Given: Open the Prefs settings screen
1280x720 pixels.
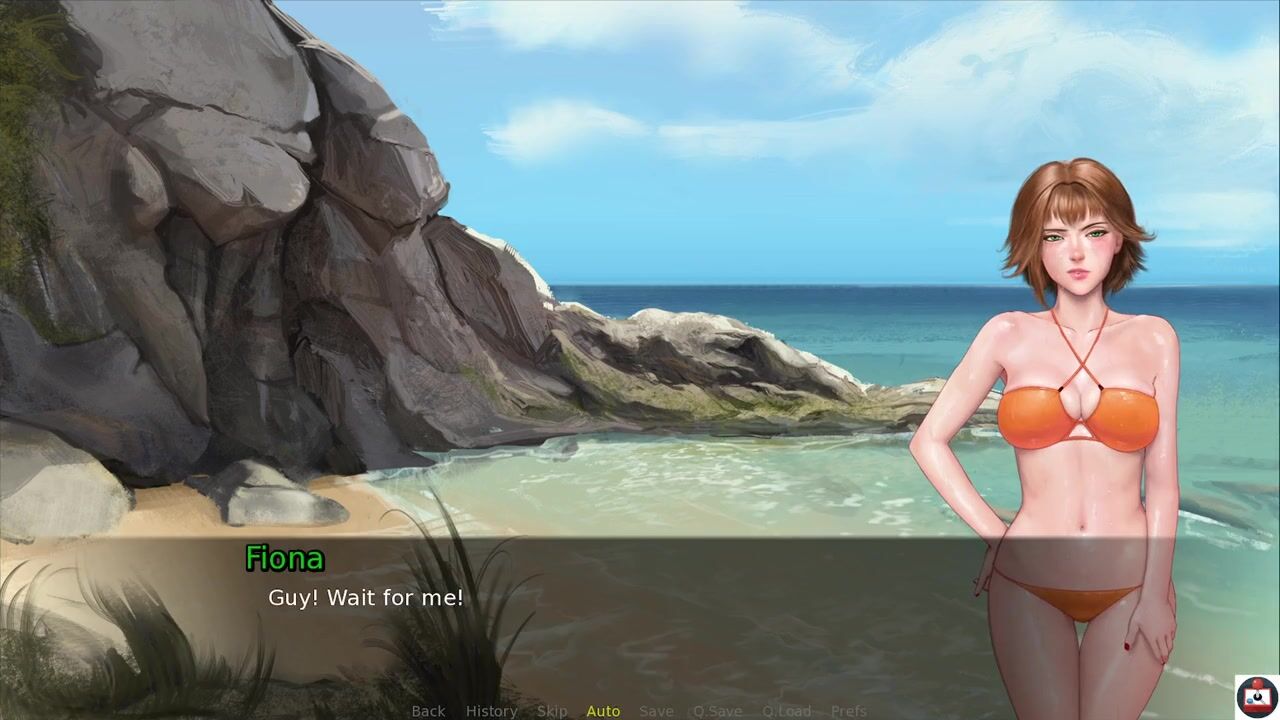Looking at the screenshot, I should (x=849, y=711).
